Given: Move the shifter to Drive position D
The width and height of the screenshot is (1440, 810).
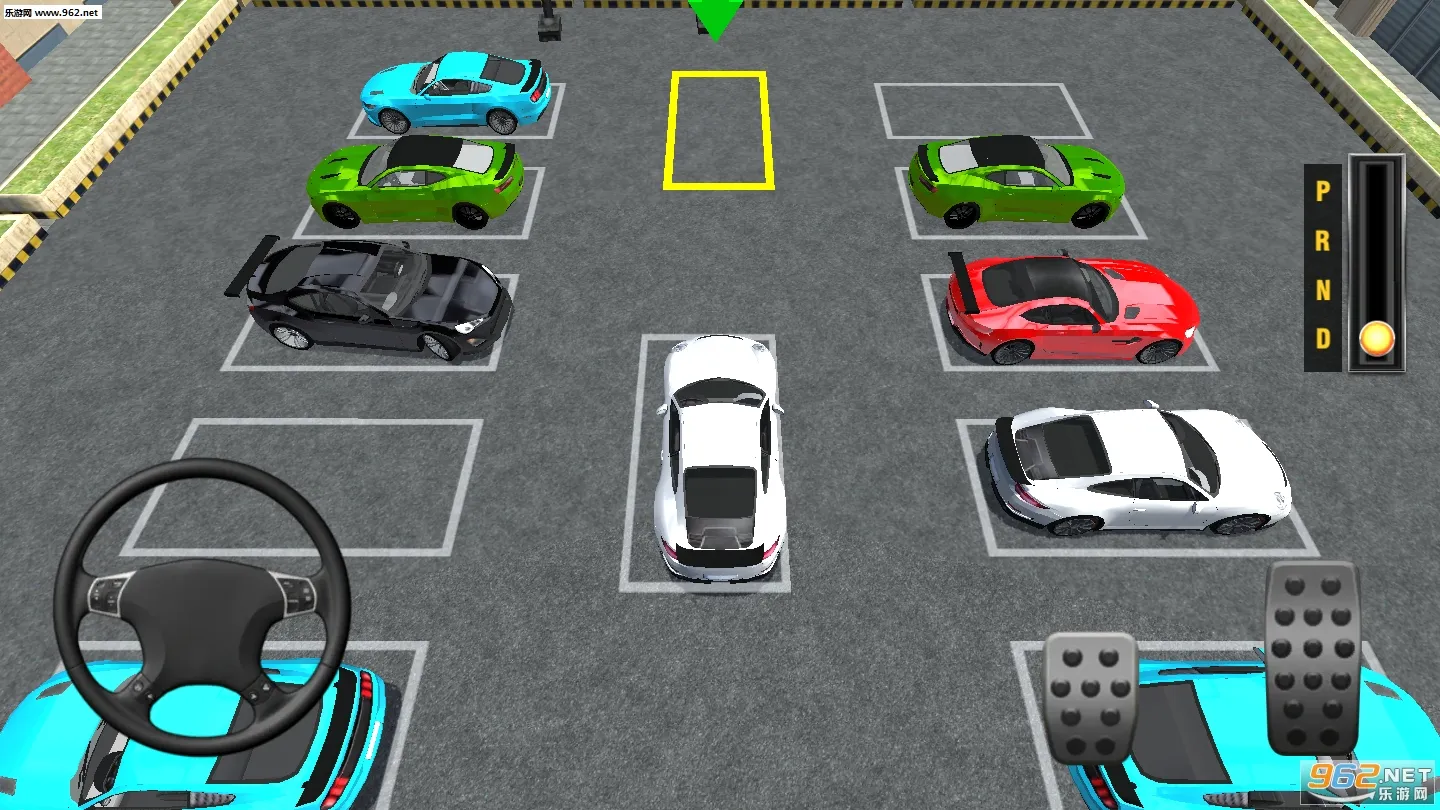Looking at the screenshot, I should [1323, 340].
